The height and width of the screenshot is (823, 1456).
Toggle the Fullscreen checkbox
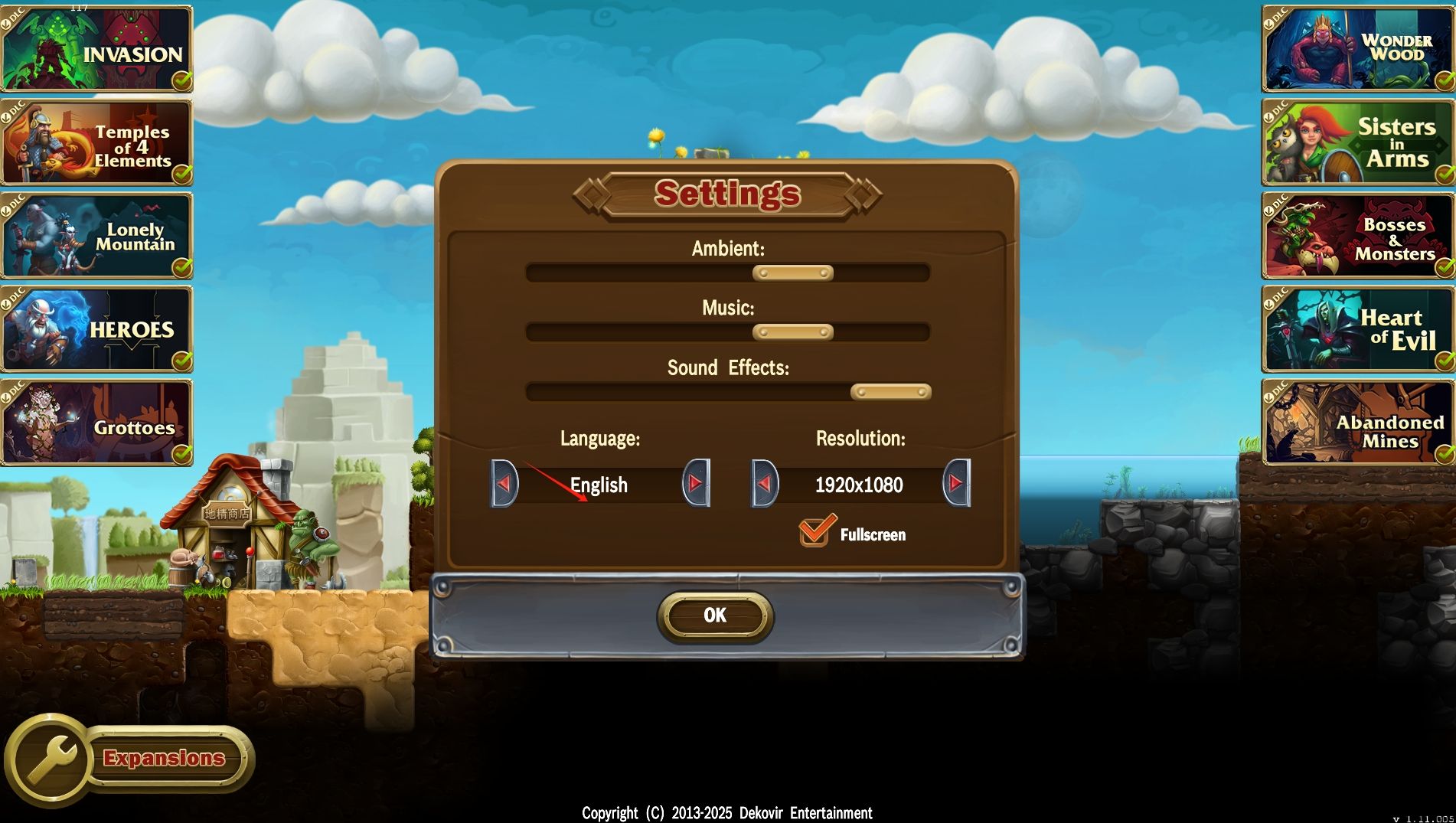pos(815,531)
